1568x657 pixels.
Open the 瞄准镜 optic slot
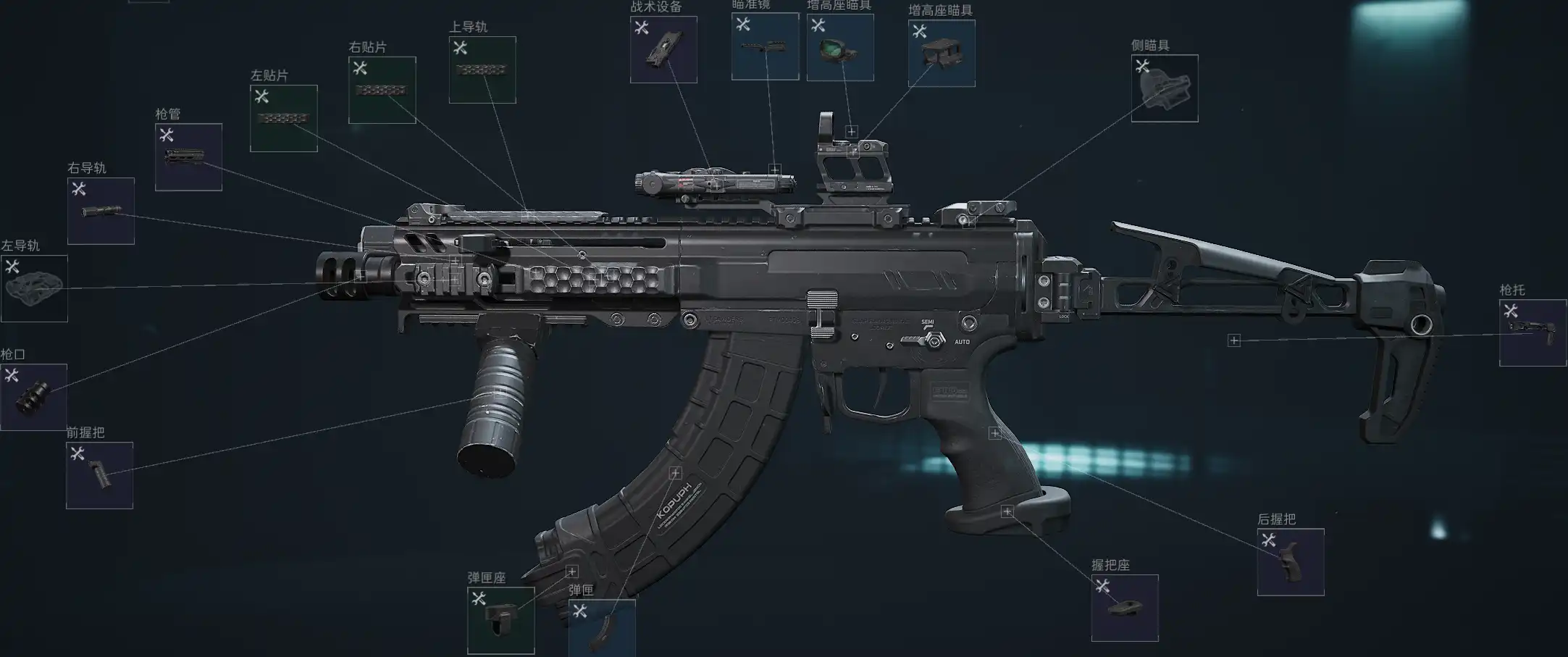click(765, 46)
